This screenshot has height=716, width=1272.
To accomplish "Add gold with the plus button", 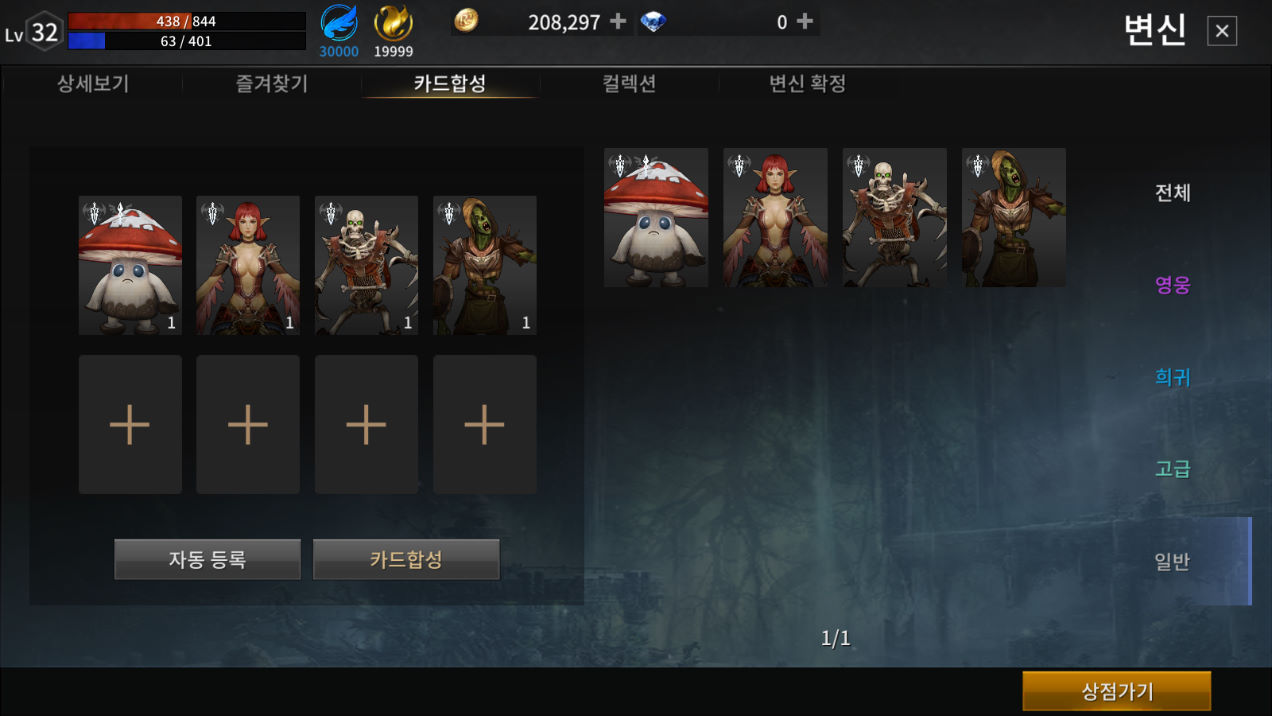I will (x=618, y=22).
